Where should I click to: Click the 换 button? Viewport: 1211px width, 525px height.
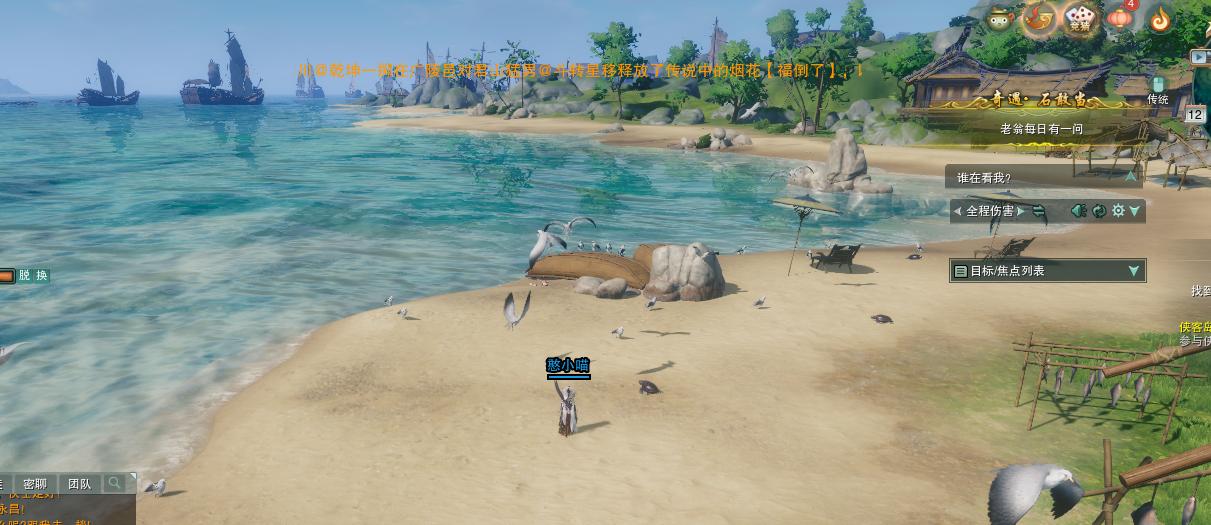coord(41,276)
